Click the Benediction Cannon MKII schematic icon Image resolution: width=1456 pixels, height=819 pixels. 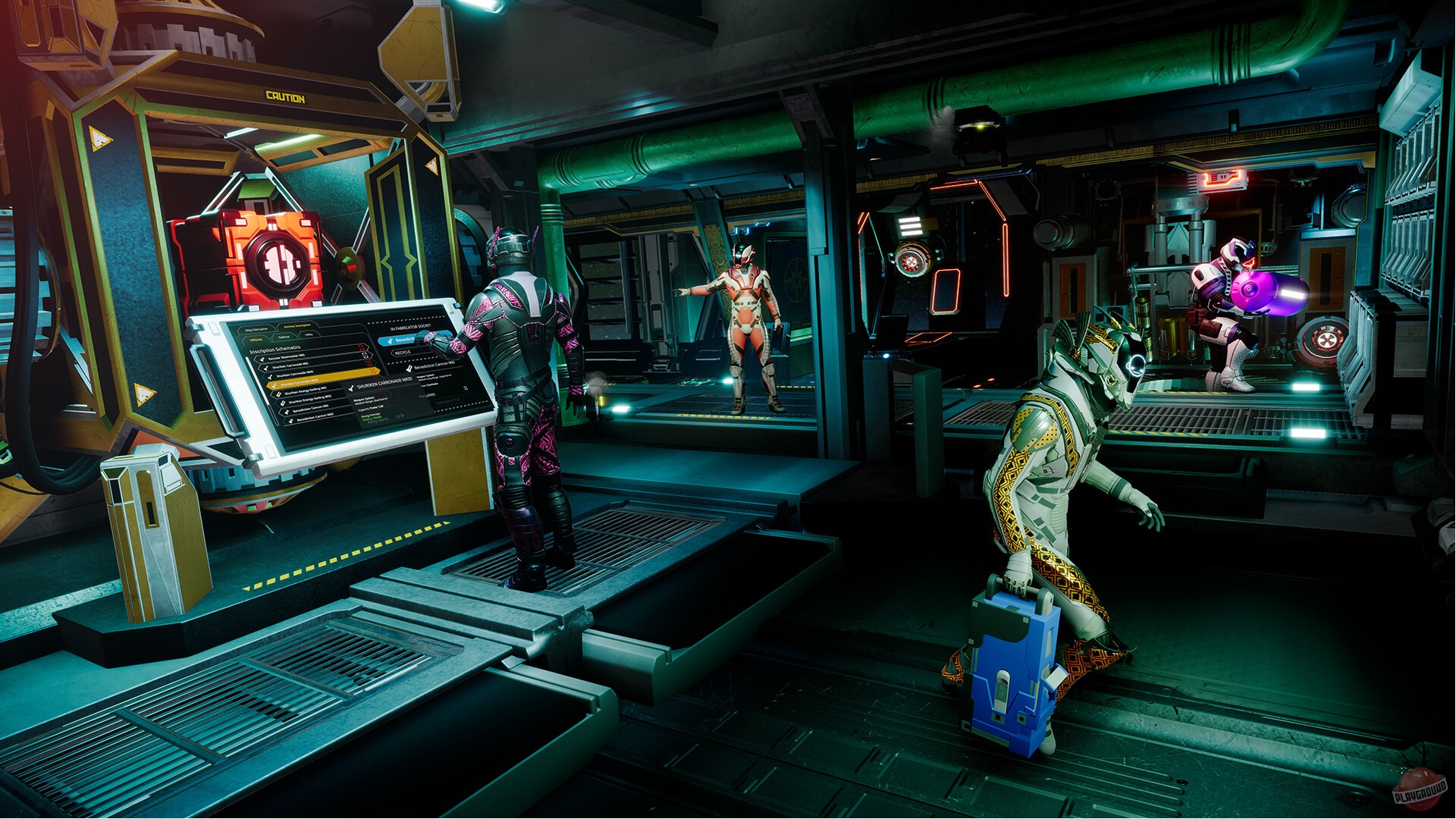(x=290, y=419)
